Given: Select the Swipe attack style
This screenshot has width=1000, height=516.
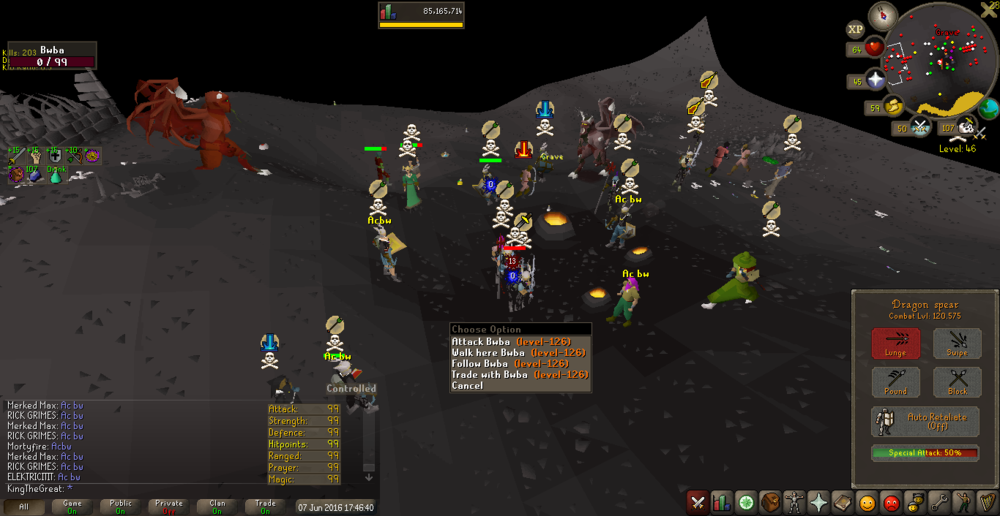Looking at the screenshot, I should point(957,343).
